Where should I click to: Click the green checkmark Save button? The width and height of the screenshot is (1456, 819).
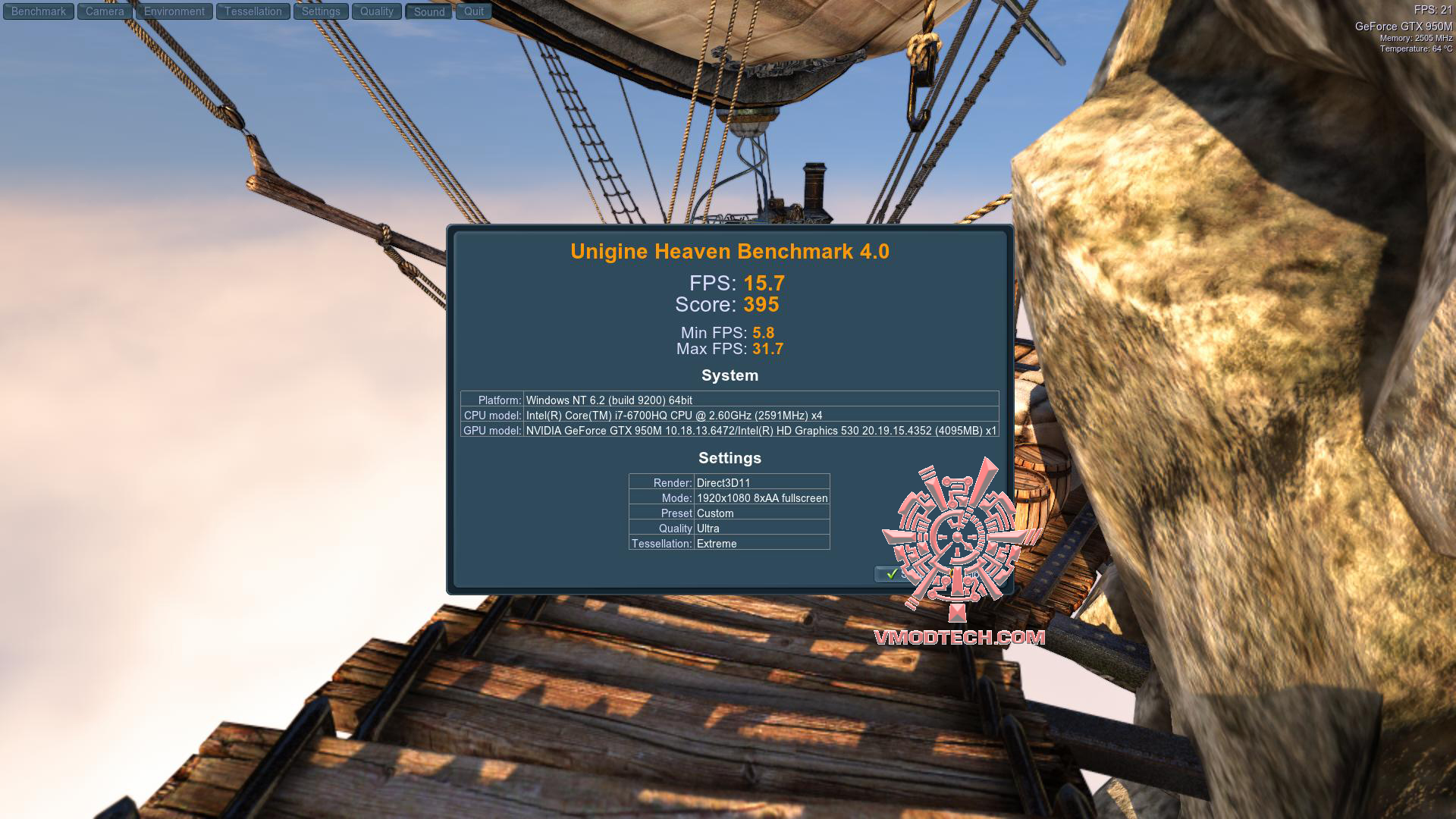click(893, 574)
